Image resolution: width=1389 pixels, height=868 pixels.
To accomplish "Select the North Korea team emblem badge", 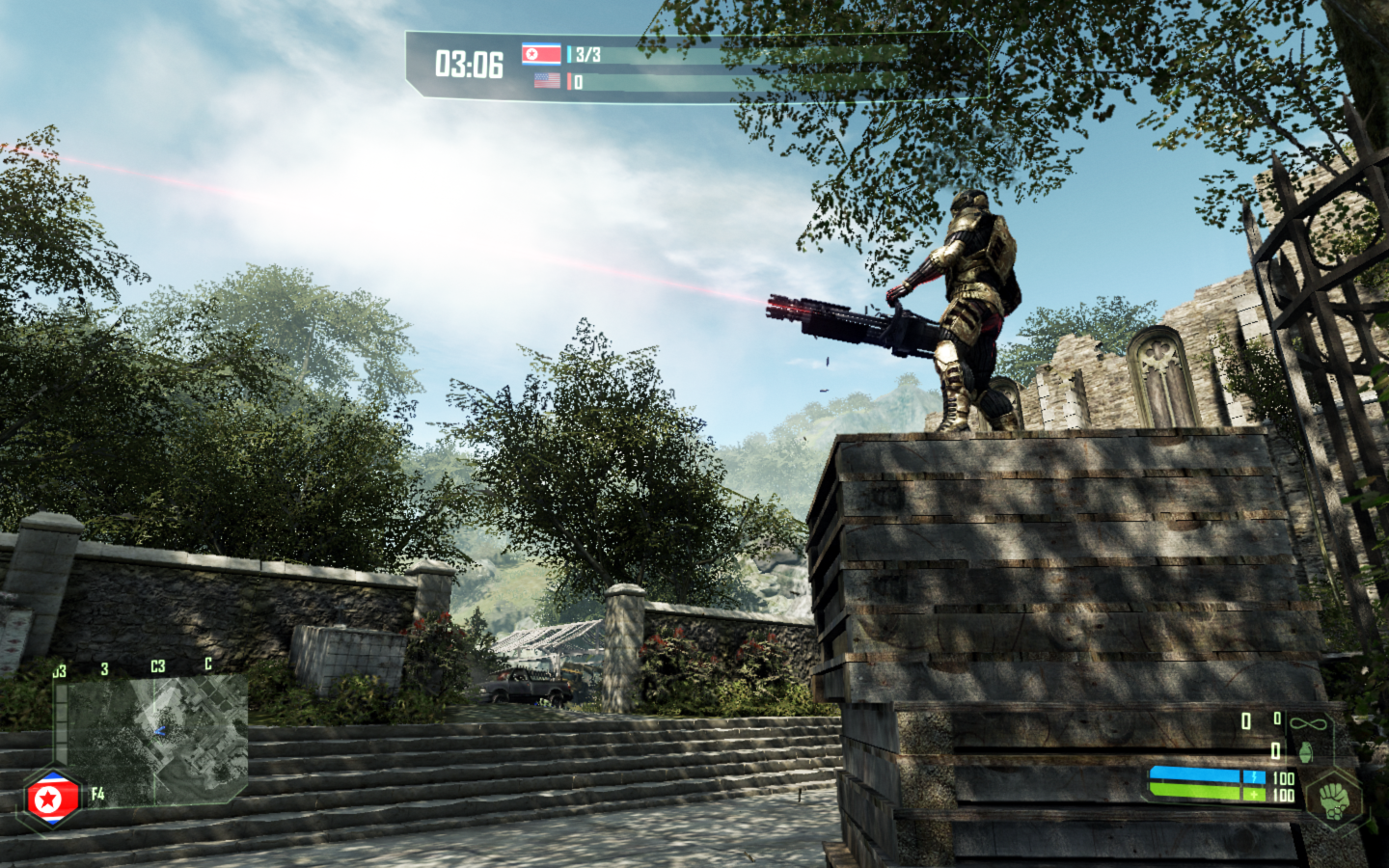I will 50,799.
